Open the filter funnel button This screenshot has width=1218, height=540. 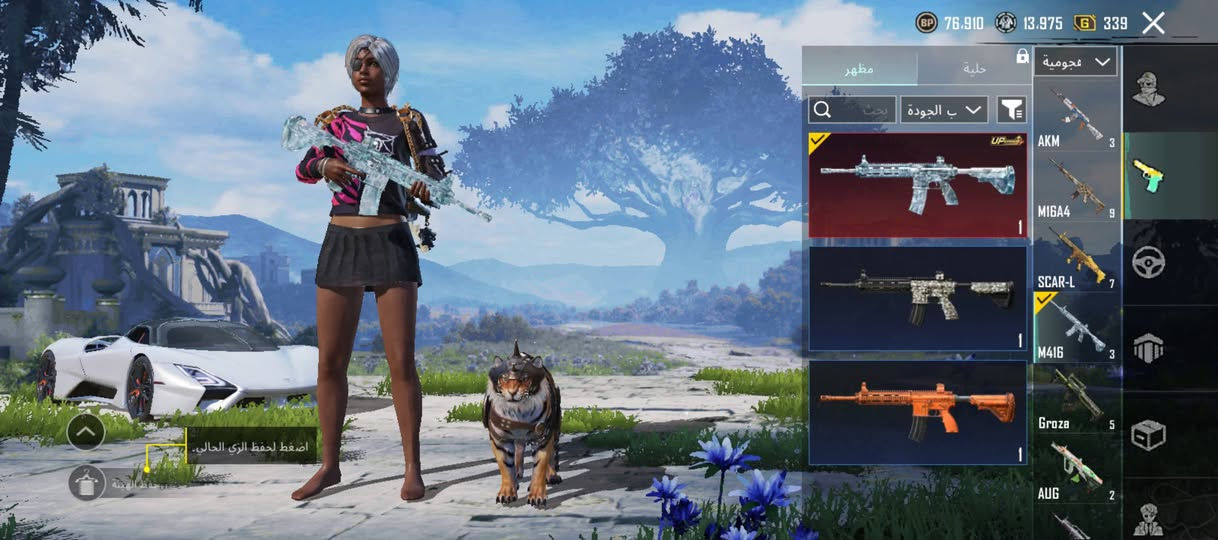1011,109
